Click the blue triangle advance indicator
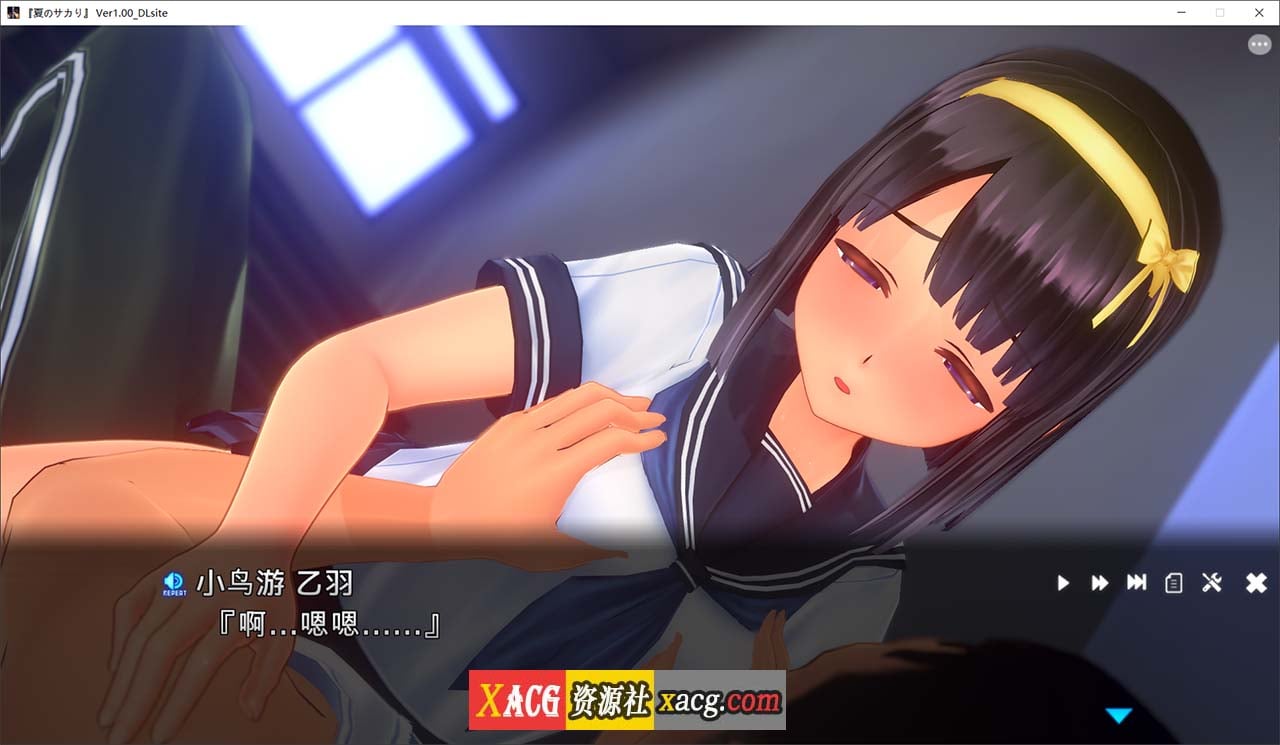This screenshot has height=745, width=1280. 1119,714
